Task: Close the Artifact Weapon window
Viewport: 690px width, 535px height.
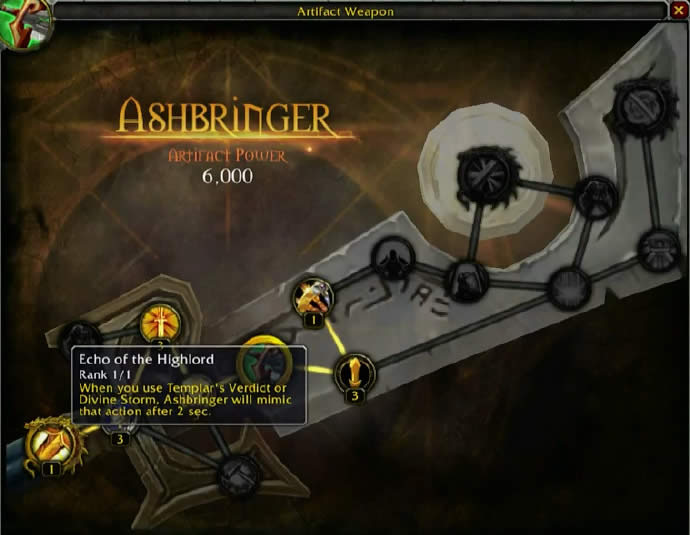Action: pyautogui.click(x=679, y=11)
